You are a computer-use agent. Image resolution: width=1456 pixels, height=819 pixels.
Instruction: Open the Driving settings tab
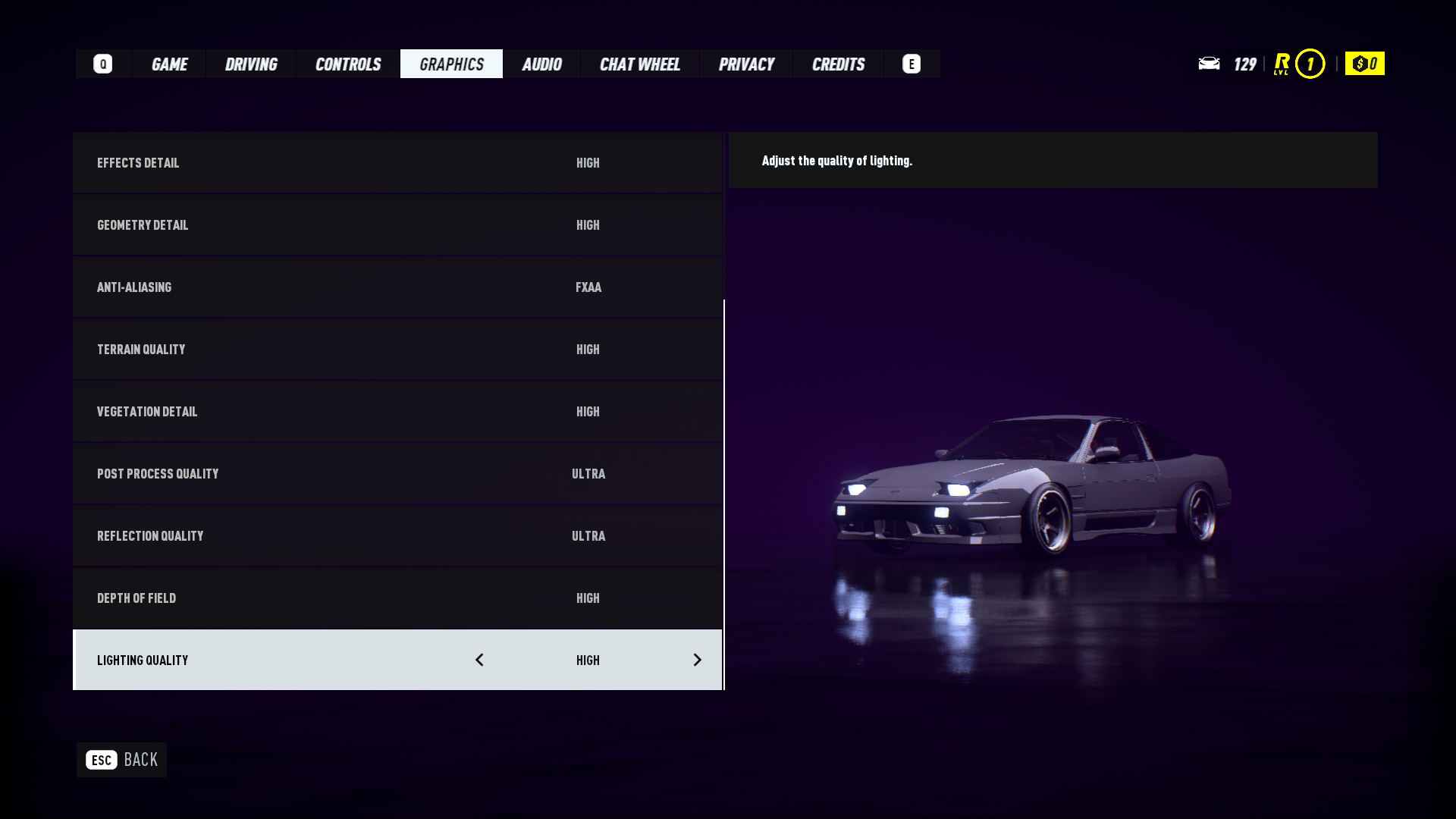click(x=251, y=64)
